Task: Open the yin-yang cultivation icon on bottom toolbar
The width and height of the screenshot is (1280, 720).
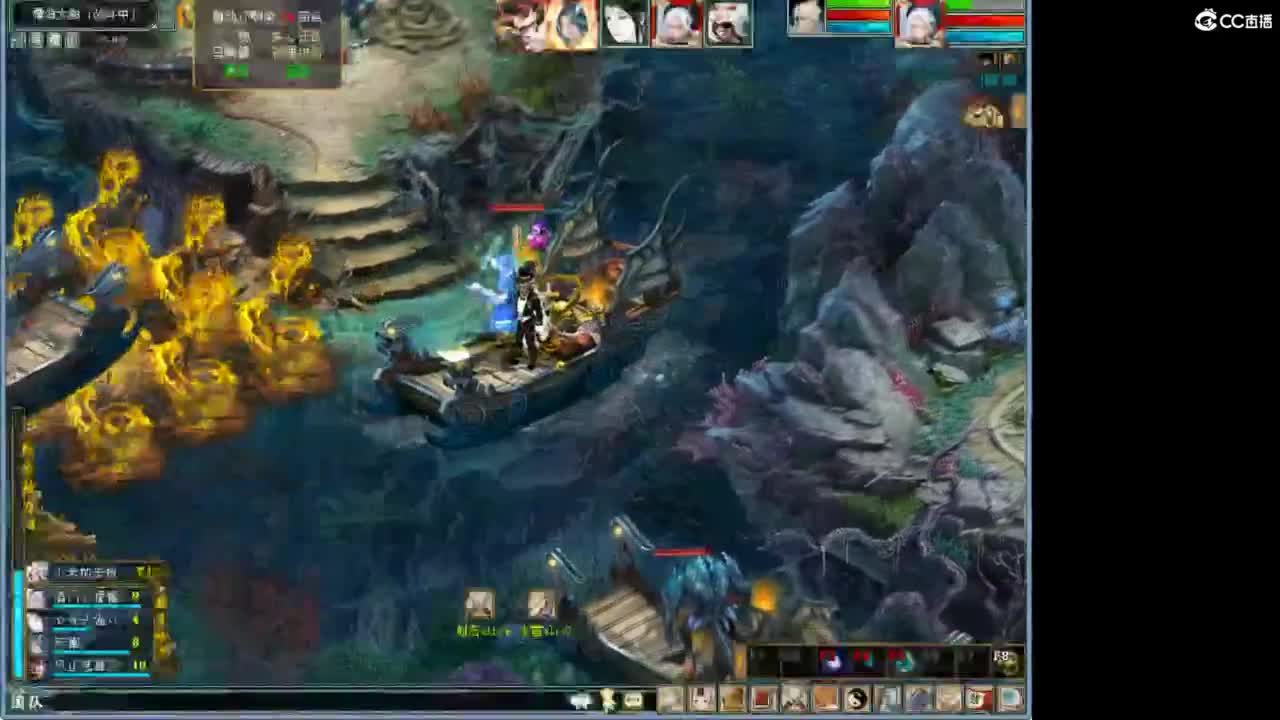Action: pyautogui.click(x=858, y=700)
